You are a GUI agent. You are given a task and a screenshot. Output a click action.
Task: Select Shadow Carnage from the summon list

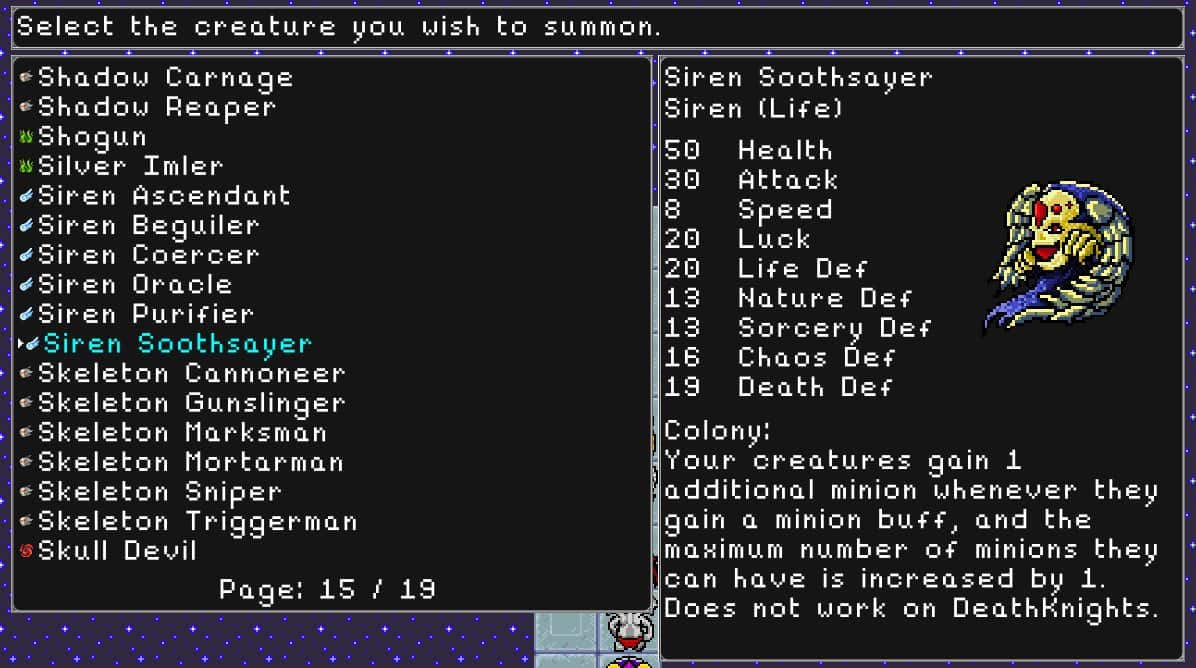(x=165, y=78)
